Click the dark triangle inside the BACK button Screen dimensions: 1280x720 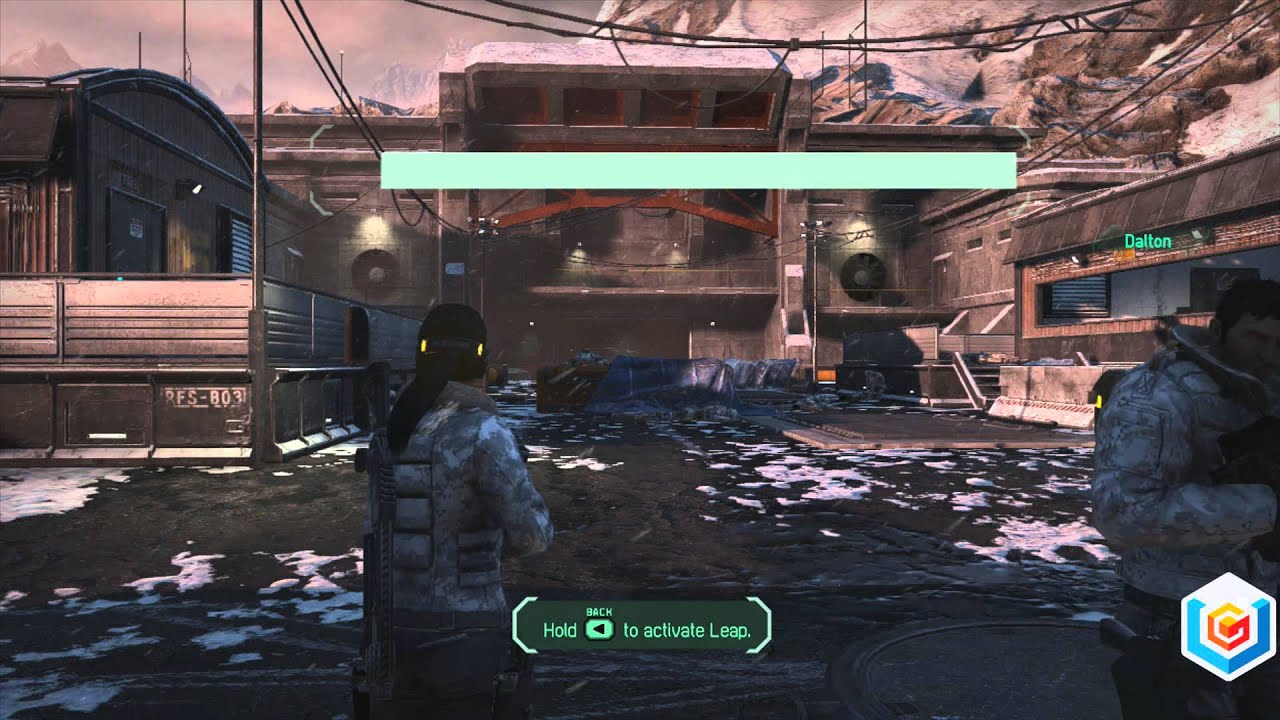[x=598, y=629]
